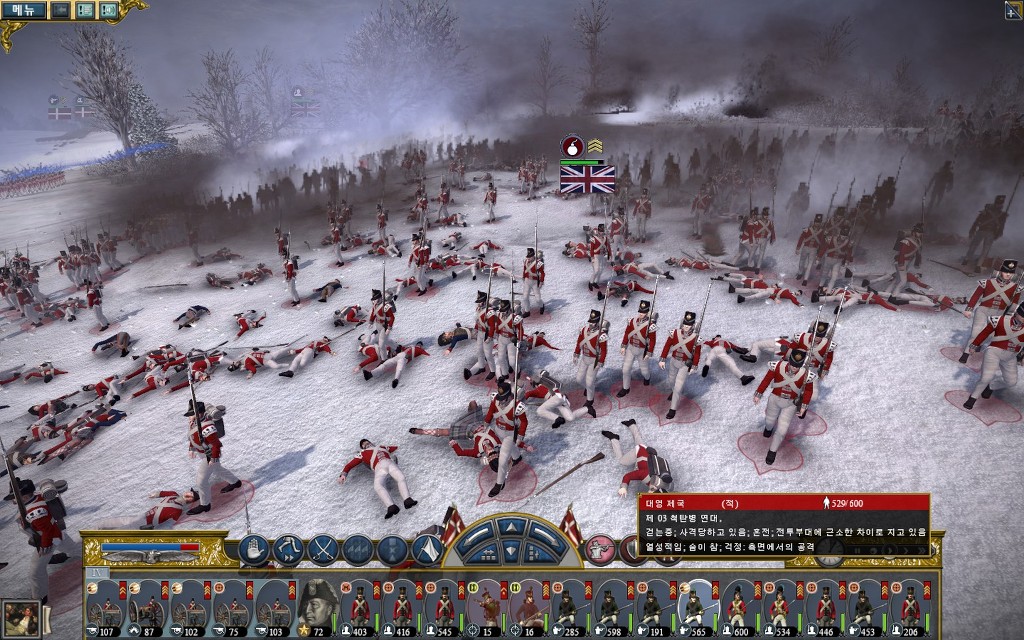1024x640 pixels.
Task: Click the halt order hand icon
Action: tap(254, 549)
